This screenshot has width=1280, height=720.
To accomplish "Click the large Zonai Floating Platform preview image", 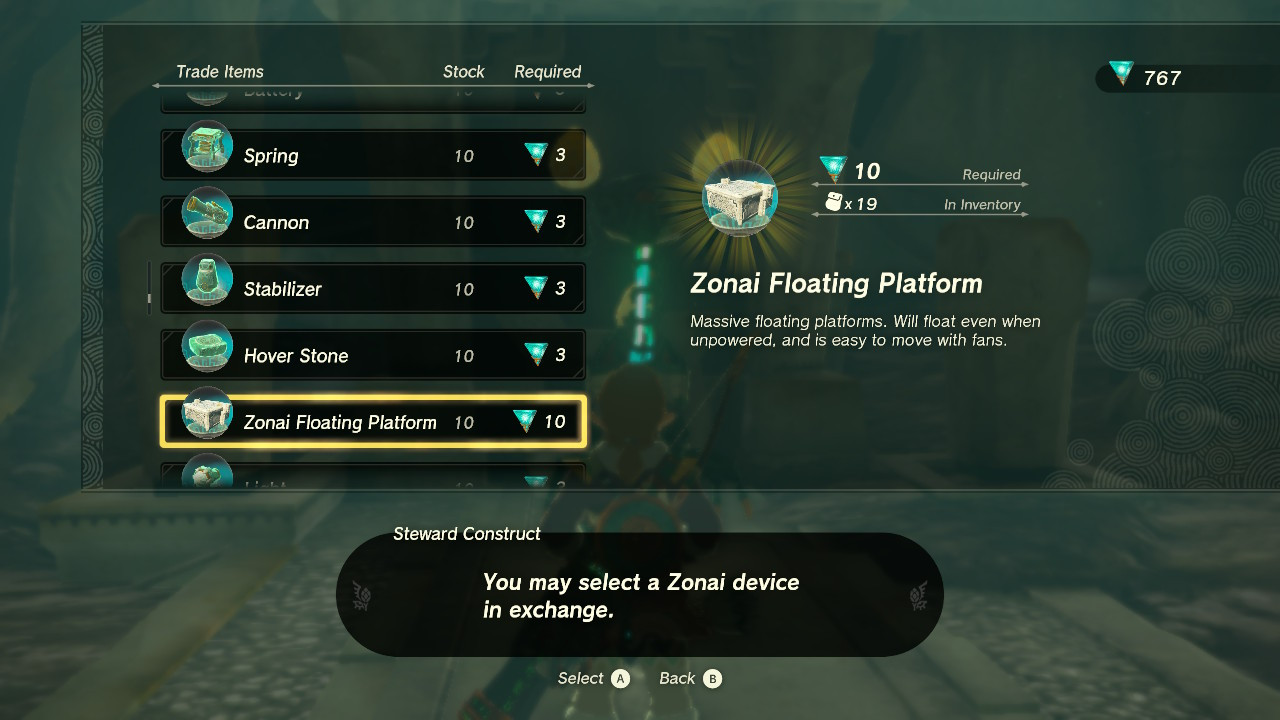I will [740, 198].
